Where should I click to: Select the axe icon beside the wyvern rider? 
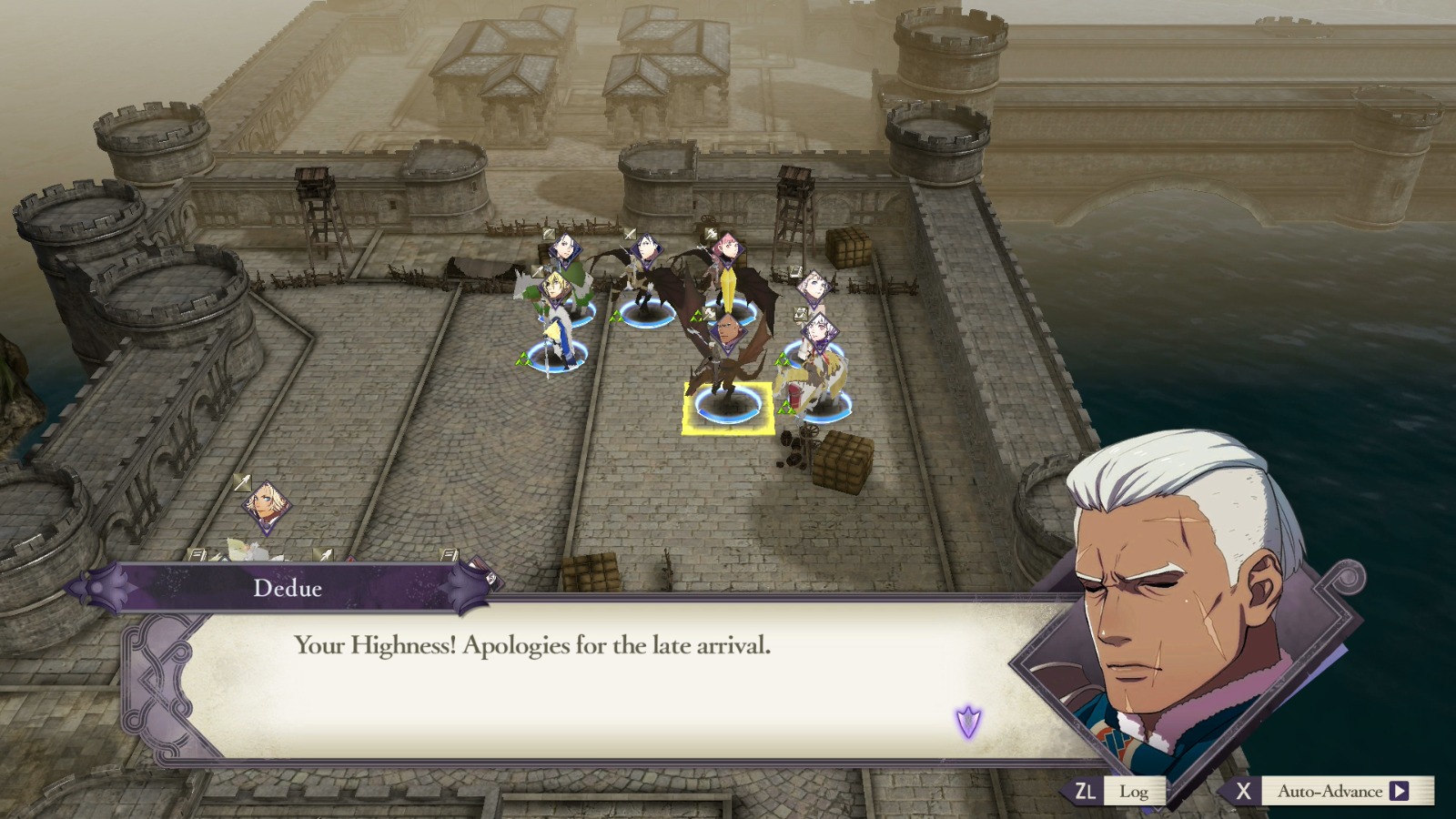click(709, 314)
